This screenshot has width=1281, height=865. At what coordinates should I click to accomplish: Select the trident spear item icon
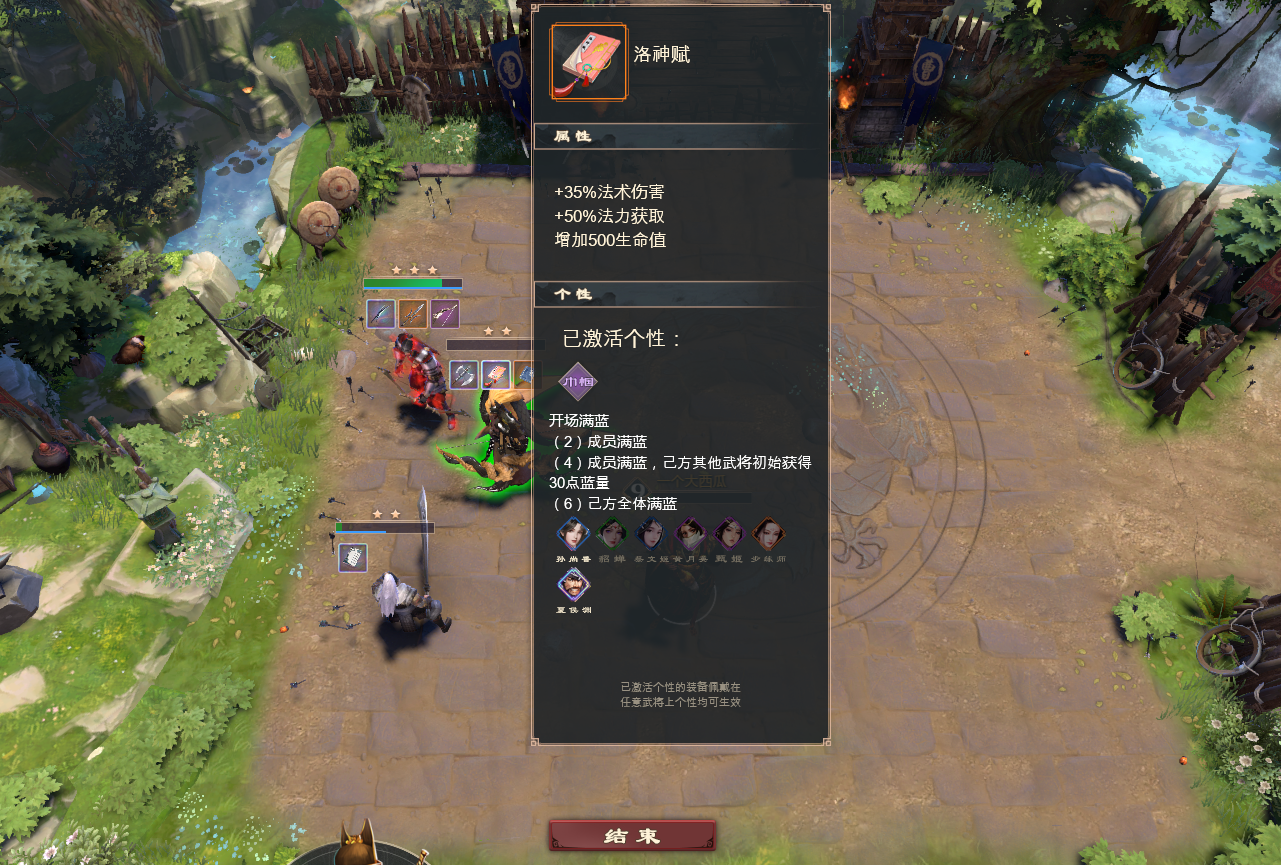(413, 314)
